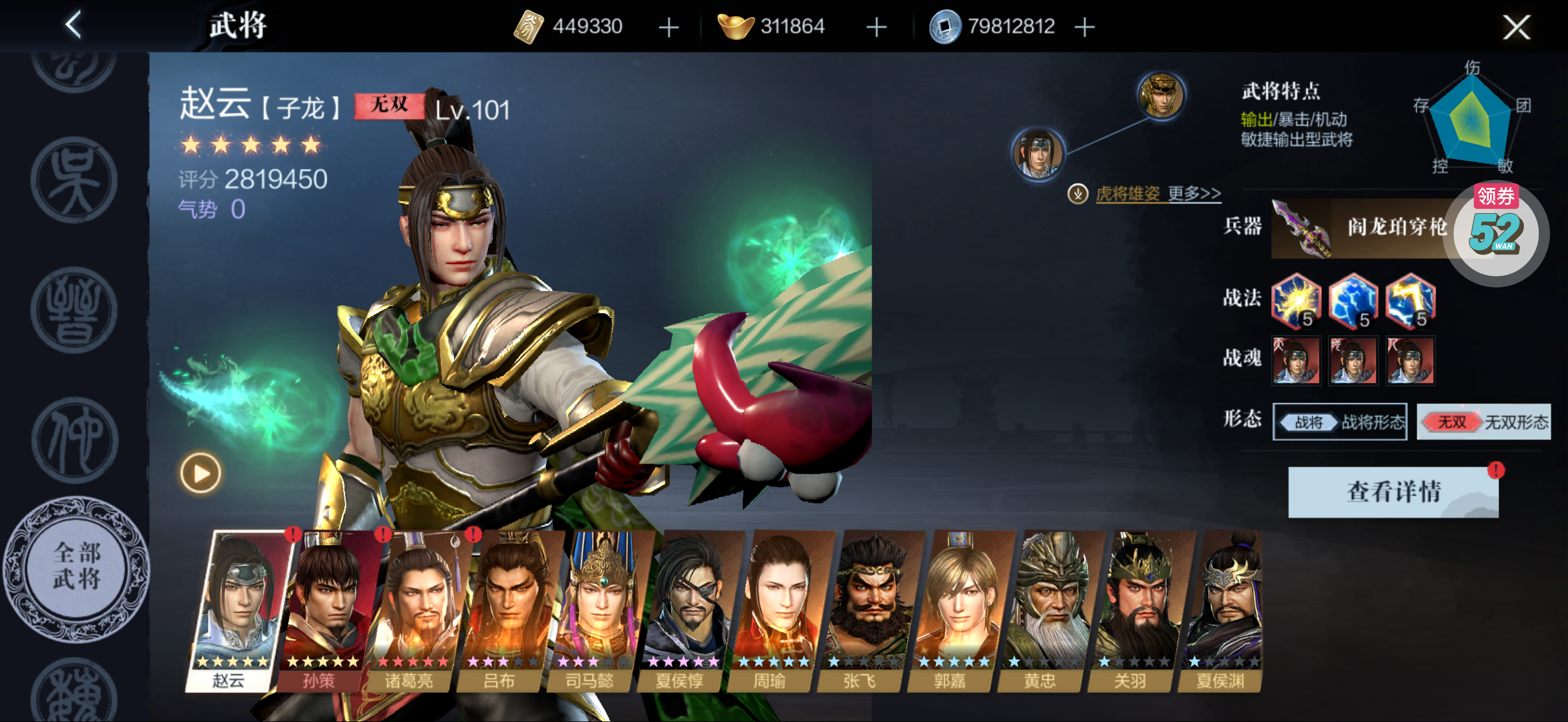Open 查看详情 details button
The width and height of the screenshot is (1568, 722).
1393,492
